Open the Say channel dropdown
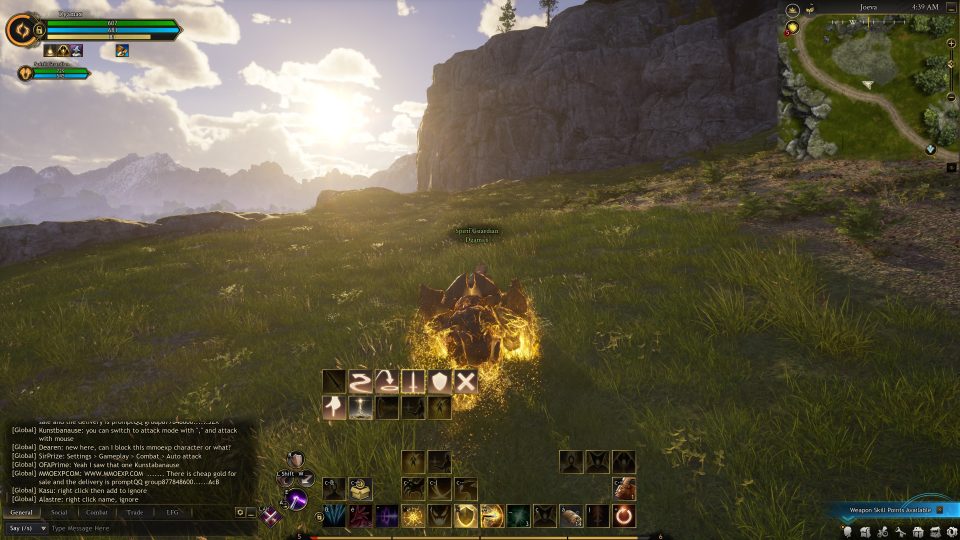 [26, 528]
